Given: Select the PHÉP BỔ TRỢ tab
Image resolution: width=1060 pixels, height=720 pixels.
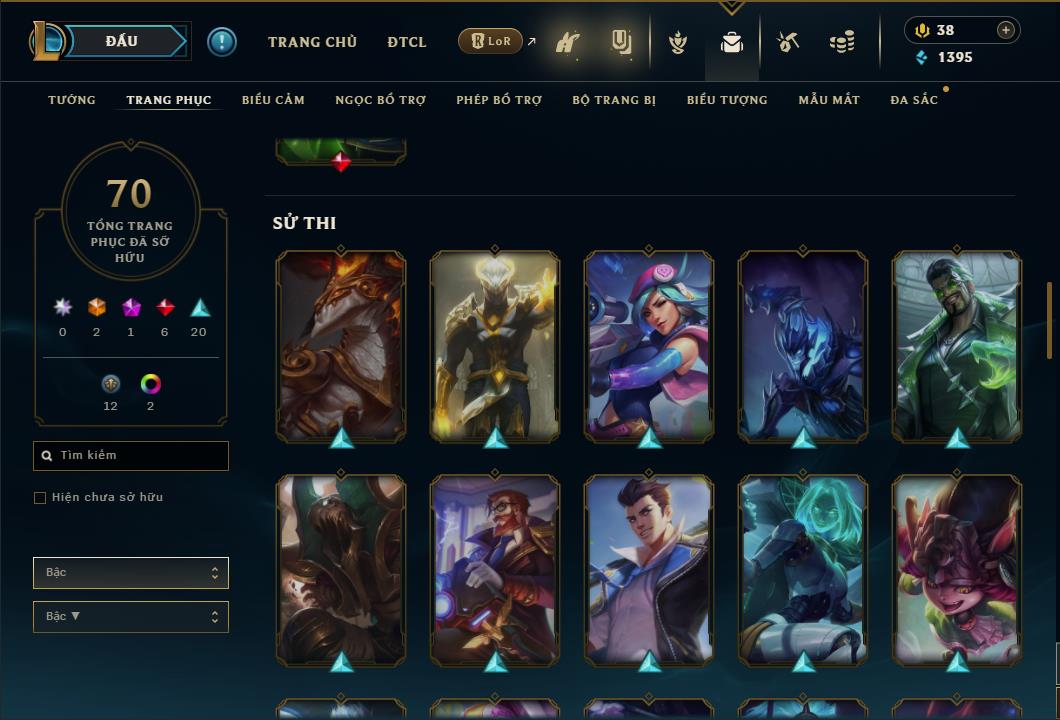Looking at the screenshot, I should [x=499, y=100].
